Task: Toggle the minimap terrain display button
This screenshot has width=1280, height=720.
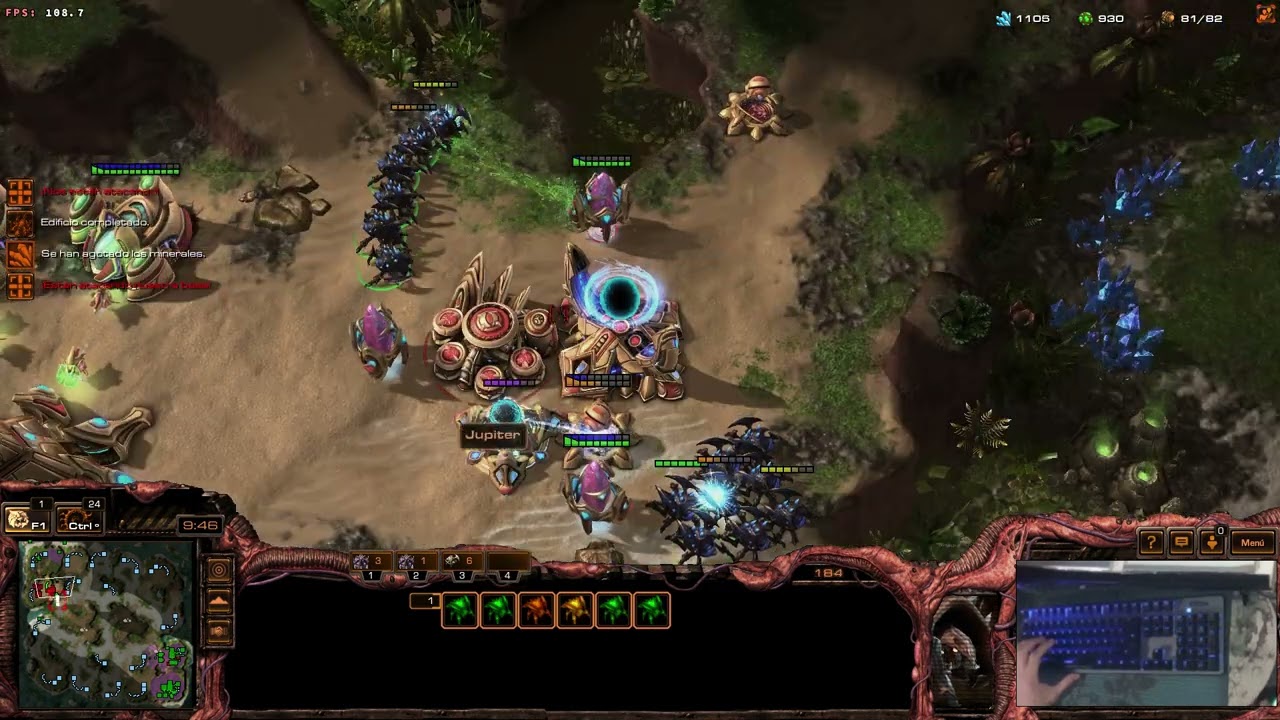Action: point(219,601)
